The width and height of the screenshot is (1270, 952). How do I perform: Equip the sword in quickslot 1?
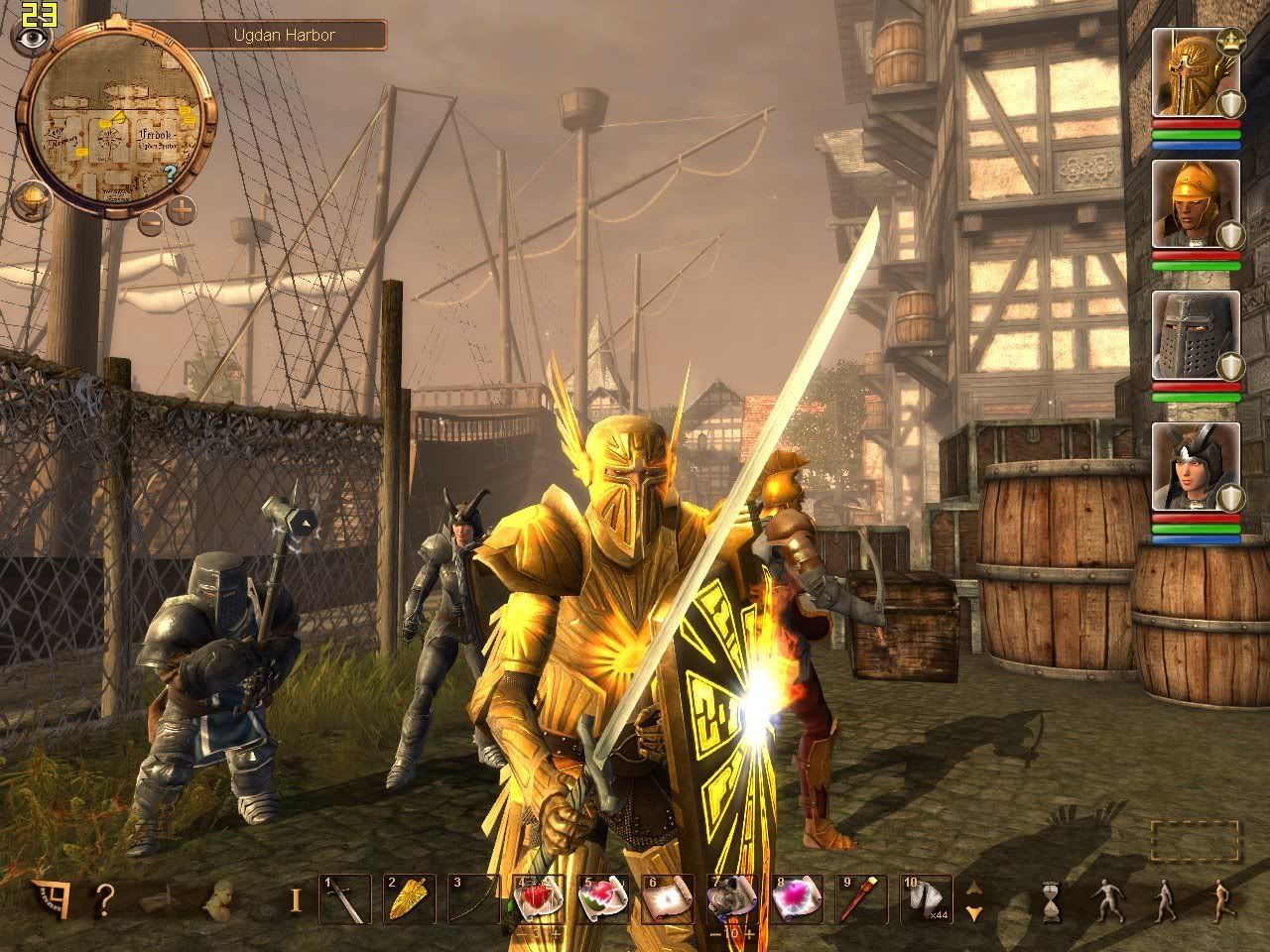[344, 899]
